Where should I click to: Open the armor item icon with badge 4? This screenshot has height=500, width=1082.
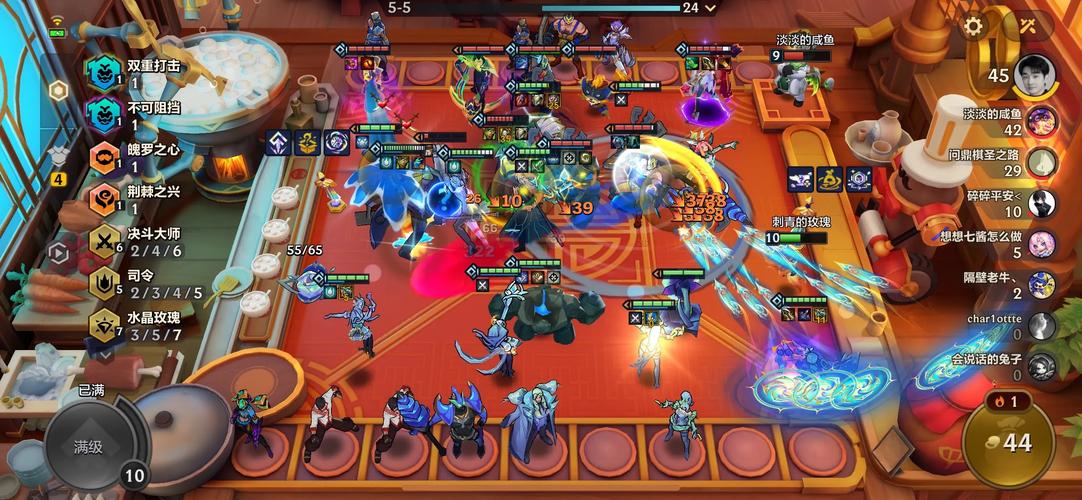58,160
